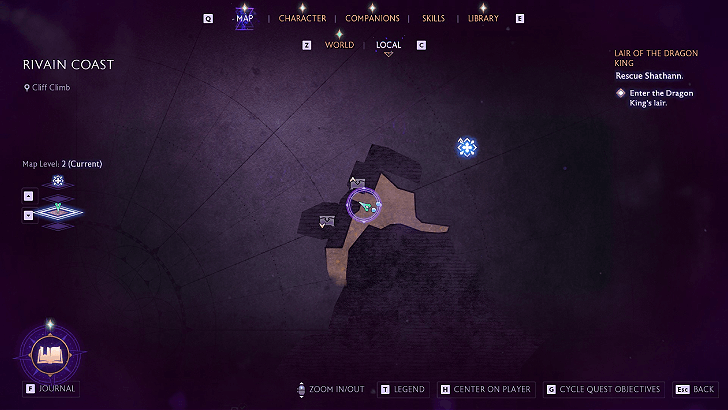Click the level-down stairs marker left of the player
This screenshot has width=728, height=410.
click(325, 221)
